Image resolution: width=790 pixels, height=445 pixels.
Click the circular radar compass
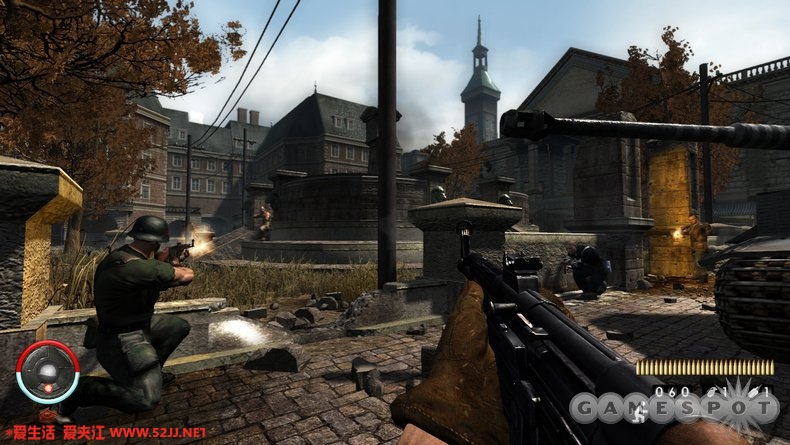(48, 372)
